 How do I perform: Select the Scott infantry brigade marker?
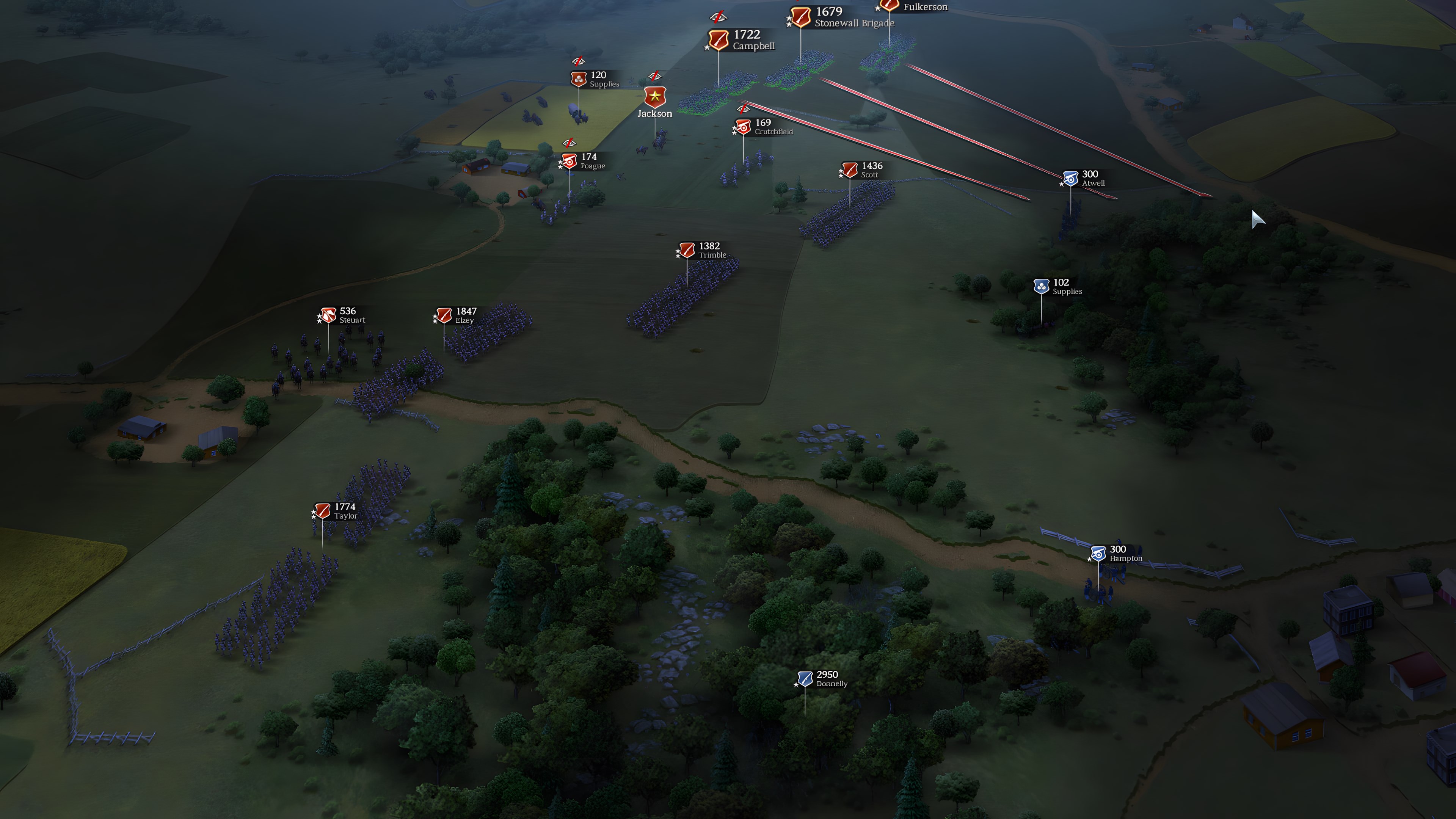pyautogui.click(x=849, y=169)
